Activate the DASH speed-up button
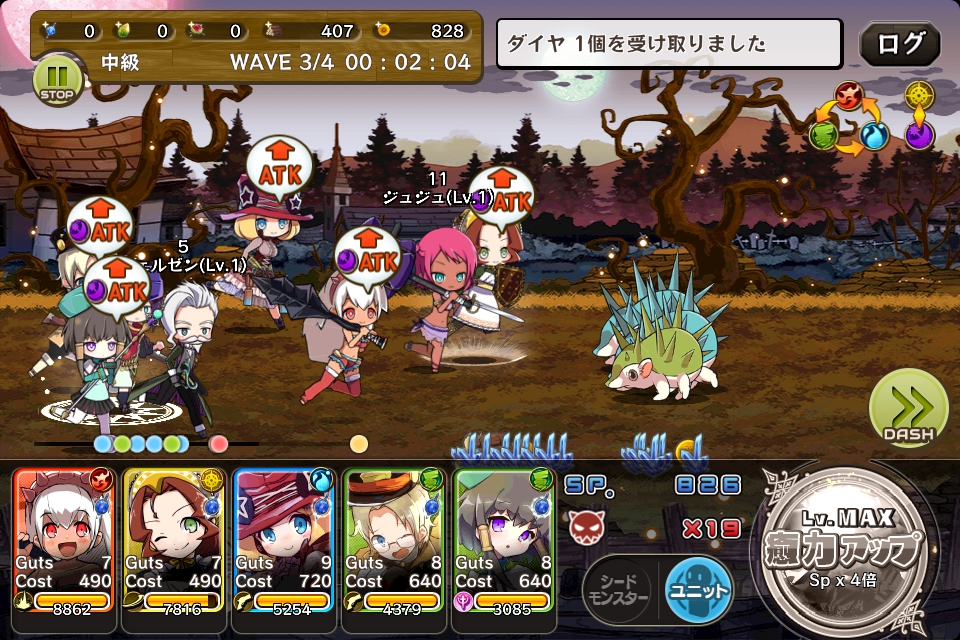This screenshot has height=640, width=960. 908,409
